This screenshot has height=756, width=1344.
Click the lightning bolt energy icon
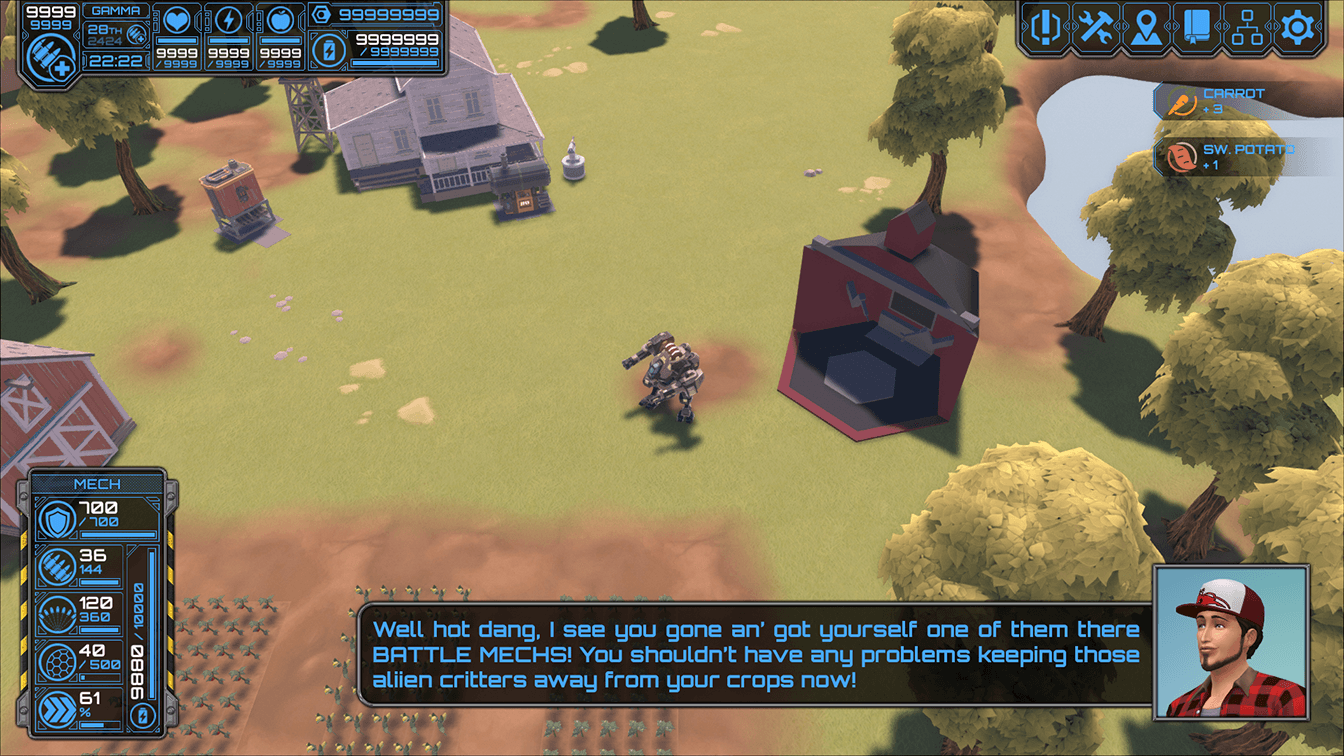pos(229,20)
